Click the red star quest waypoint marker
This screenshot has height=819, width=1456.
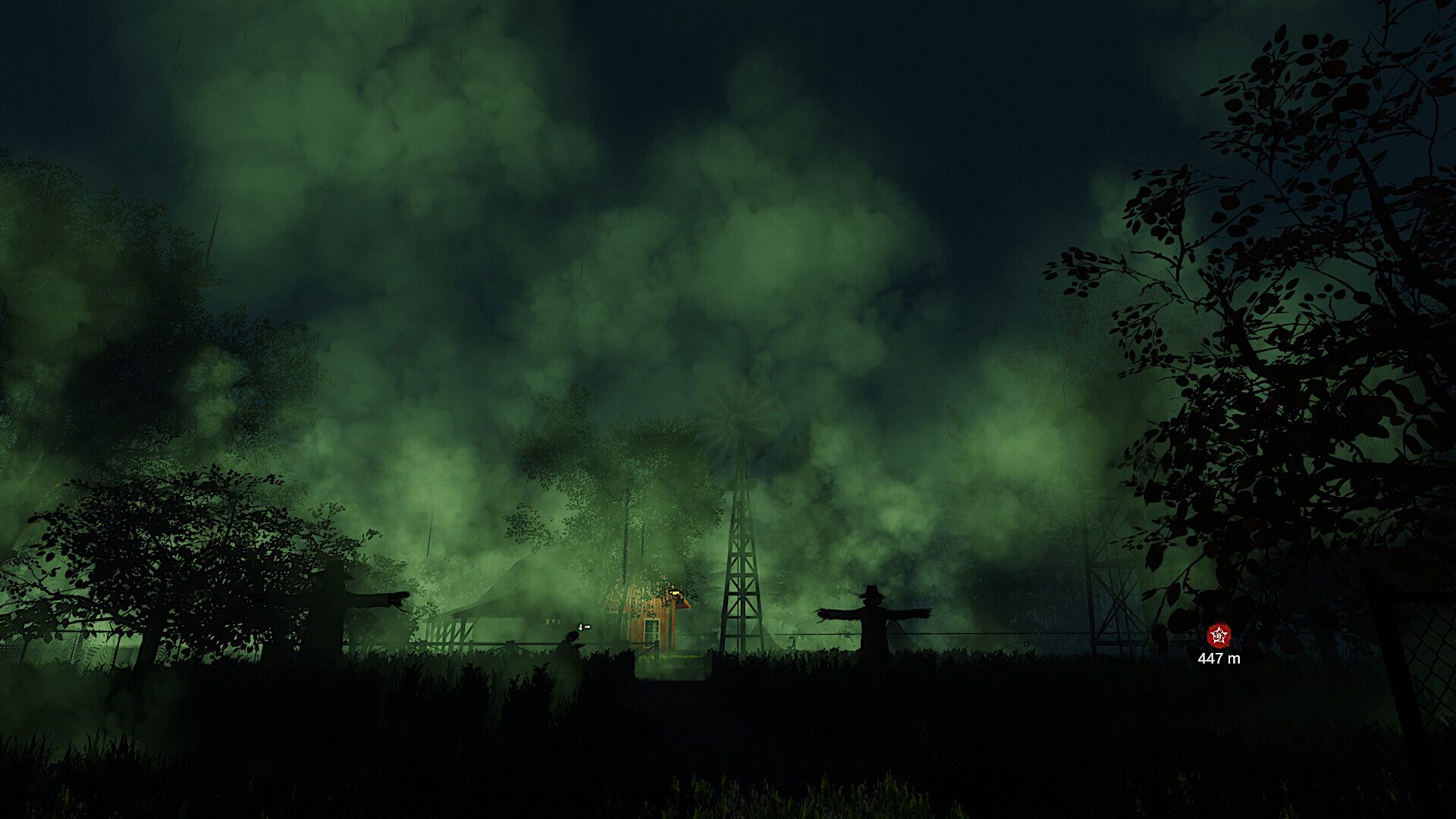[1219, 635]
